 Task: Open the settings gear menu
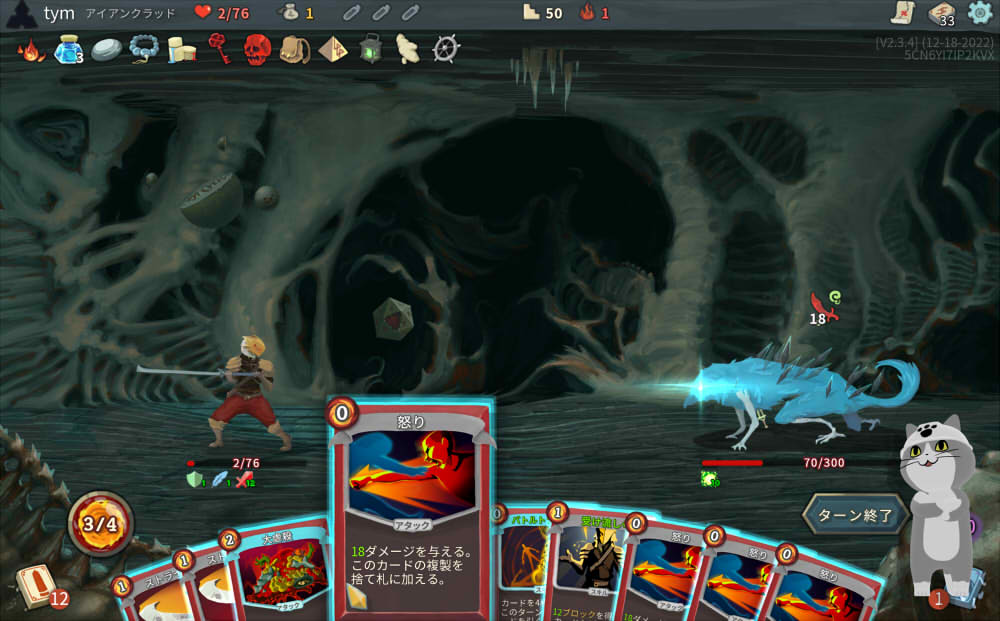[x=980, y=13]
